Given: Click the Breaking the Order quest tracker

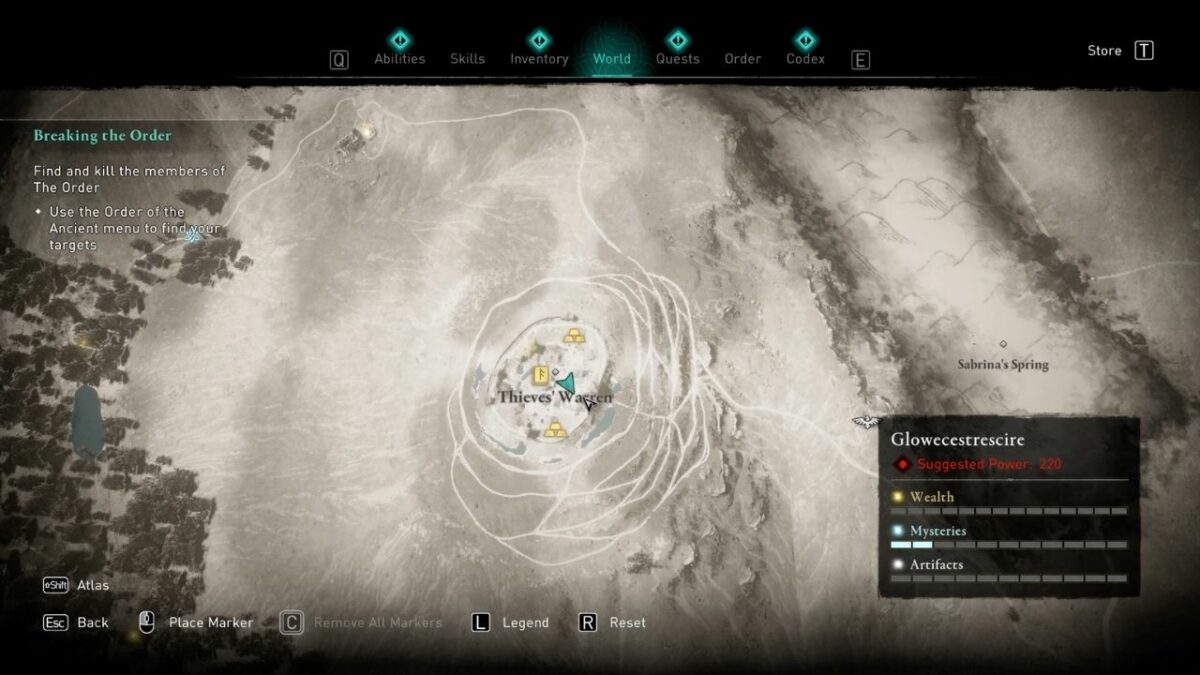Looking at the screenshot, I should pos(102,135).
